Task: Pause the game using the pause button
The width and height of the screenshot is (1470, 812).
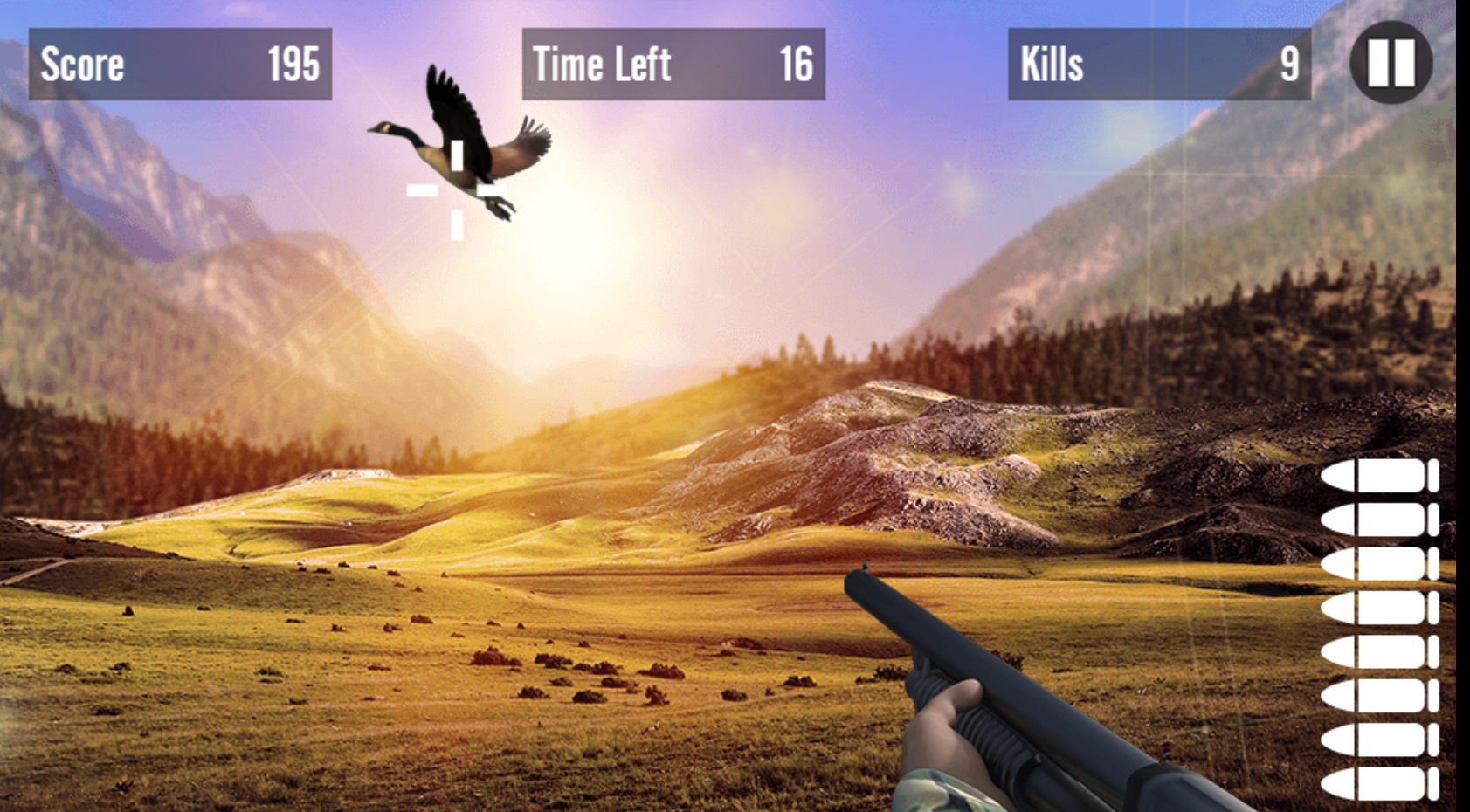Action: click(1391, 63)
